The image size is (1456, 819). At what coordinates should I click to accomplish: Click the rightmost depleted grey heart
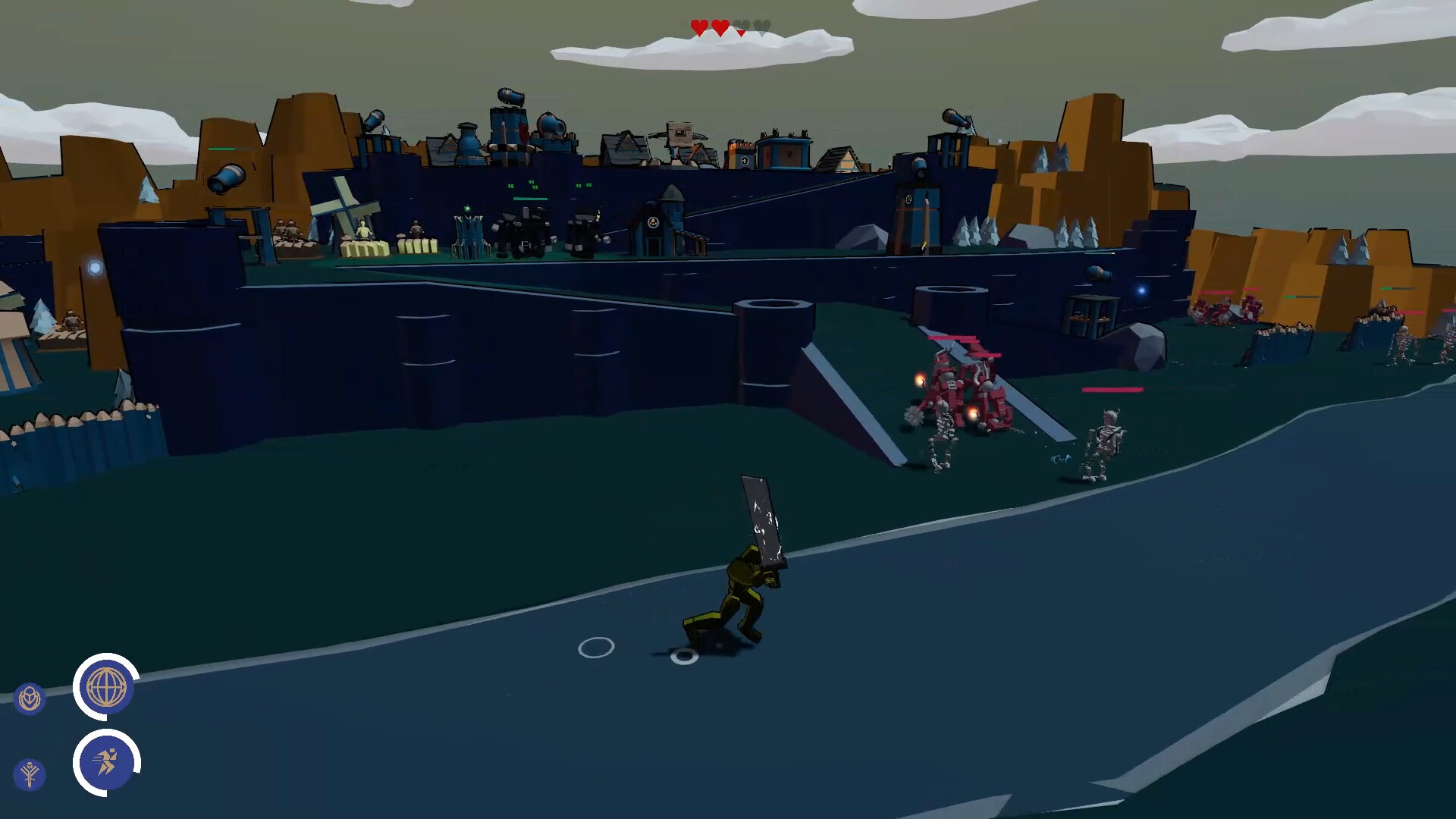(x=762, y=27)
